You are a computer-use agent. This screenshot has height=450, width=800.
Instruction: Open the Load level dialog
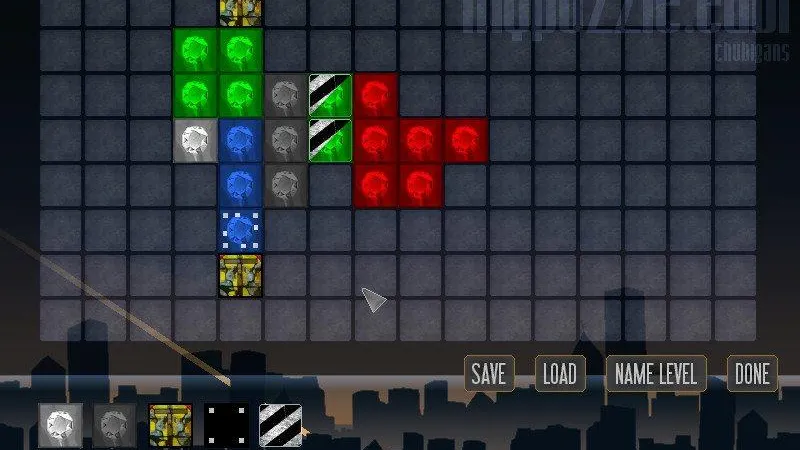pos(559,374)
